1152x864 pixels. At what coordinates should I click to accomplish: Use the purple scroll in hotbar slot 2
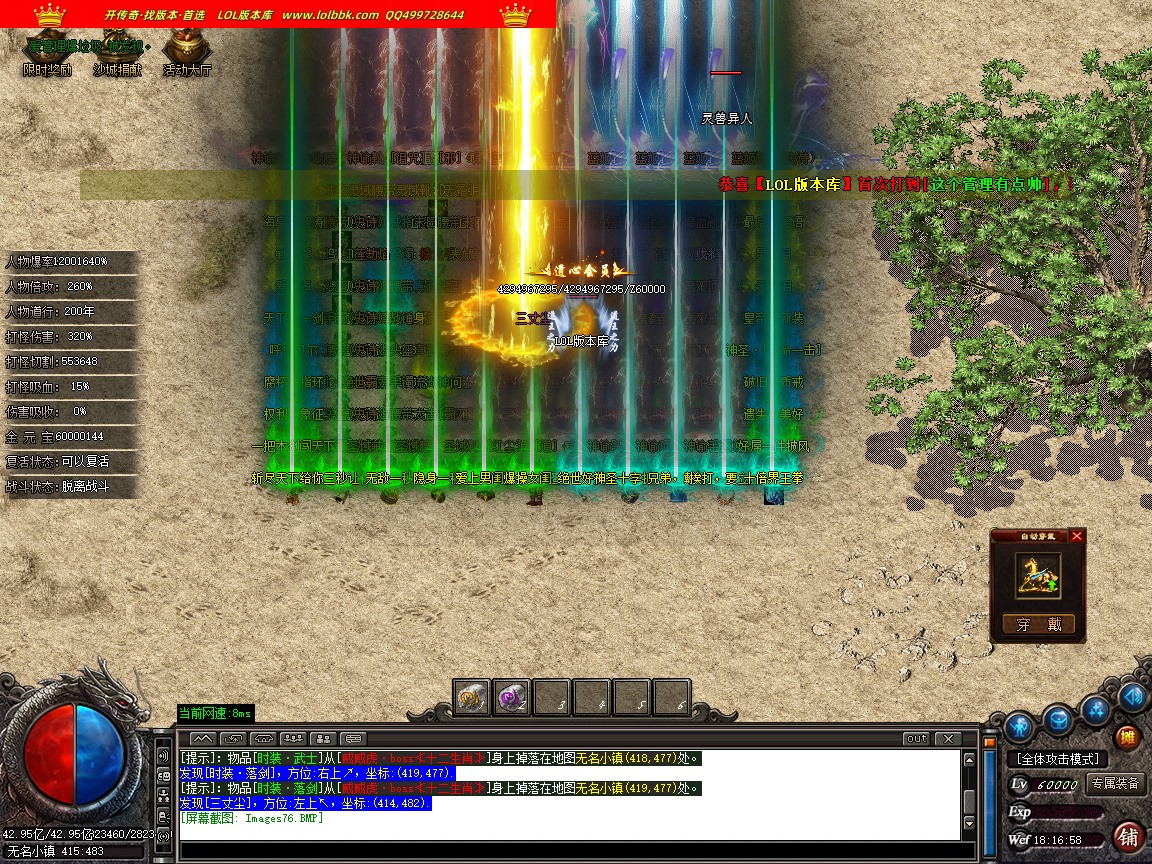[x=512, y=697]
